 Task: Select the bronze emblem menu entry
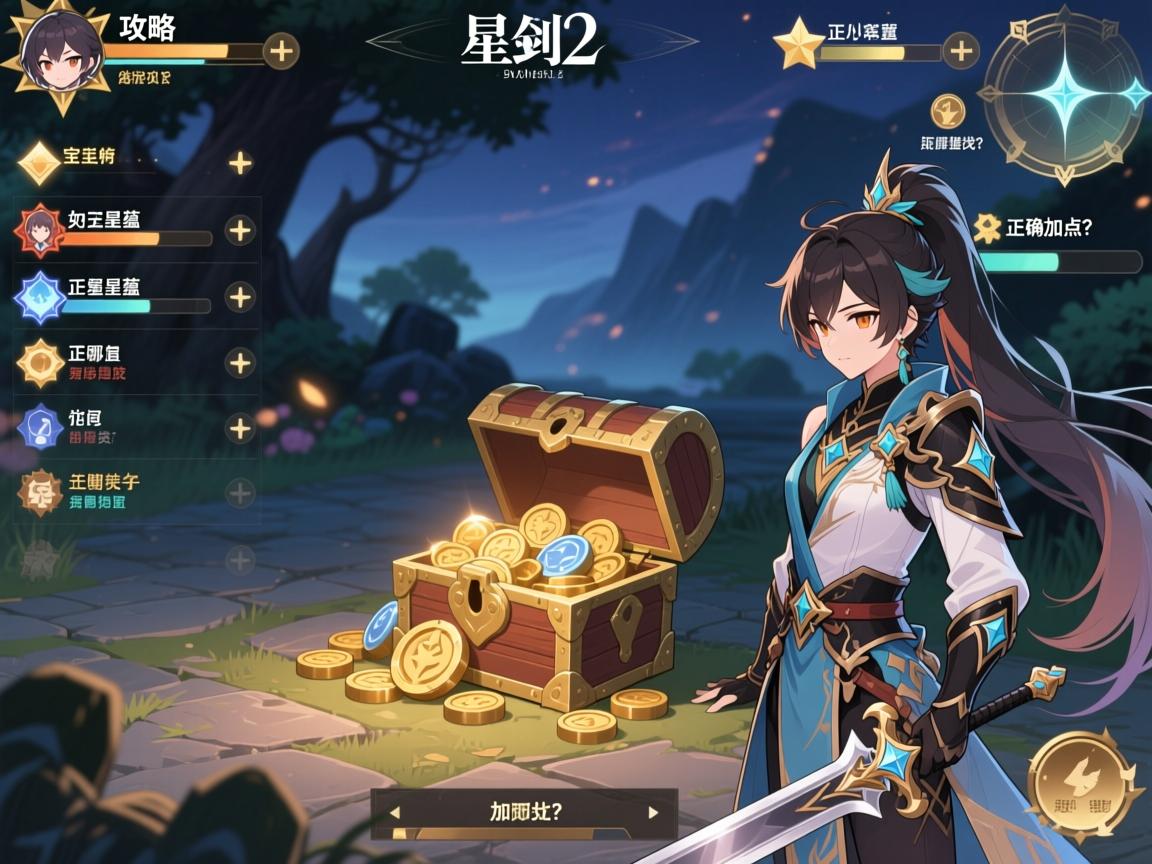40,492
